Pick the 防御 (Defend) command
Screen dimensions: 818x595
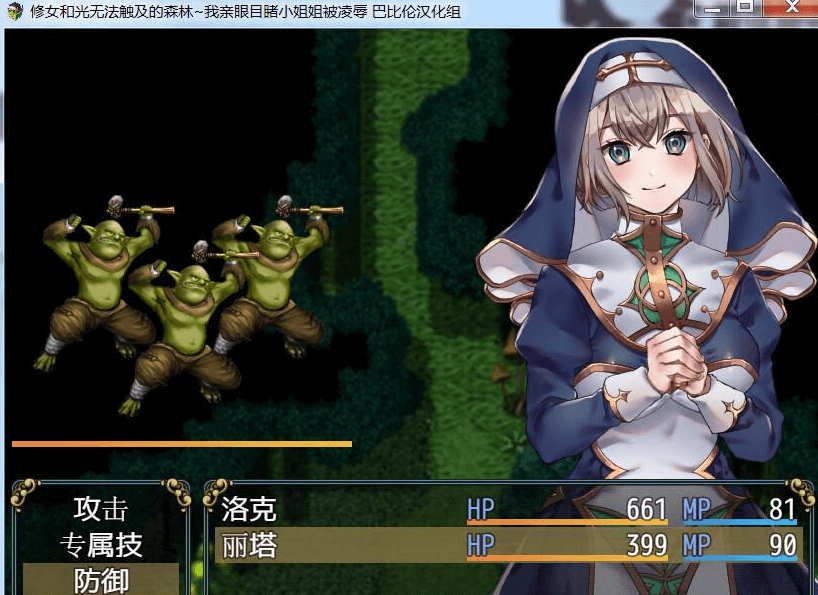(100, 580)
